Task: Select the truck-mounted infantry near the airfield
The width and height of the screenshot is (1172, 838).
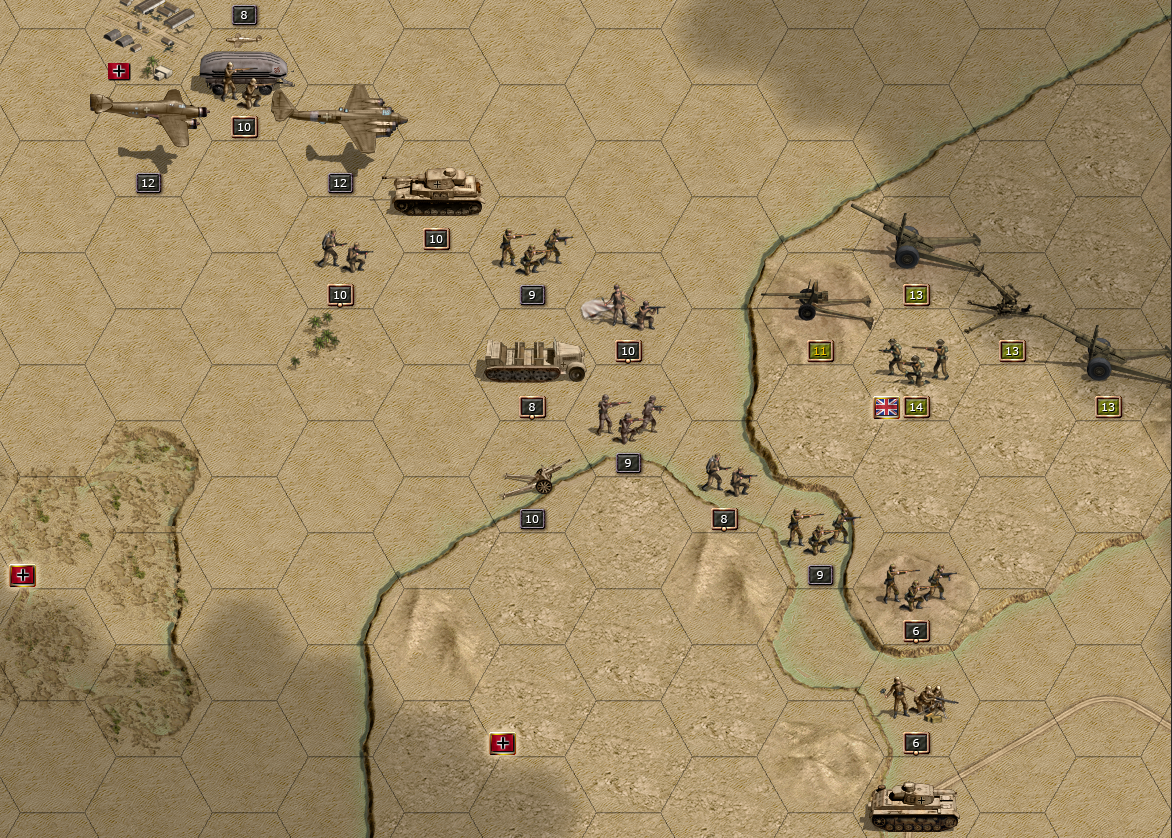Action: coord(244,79)
